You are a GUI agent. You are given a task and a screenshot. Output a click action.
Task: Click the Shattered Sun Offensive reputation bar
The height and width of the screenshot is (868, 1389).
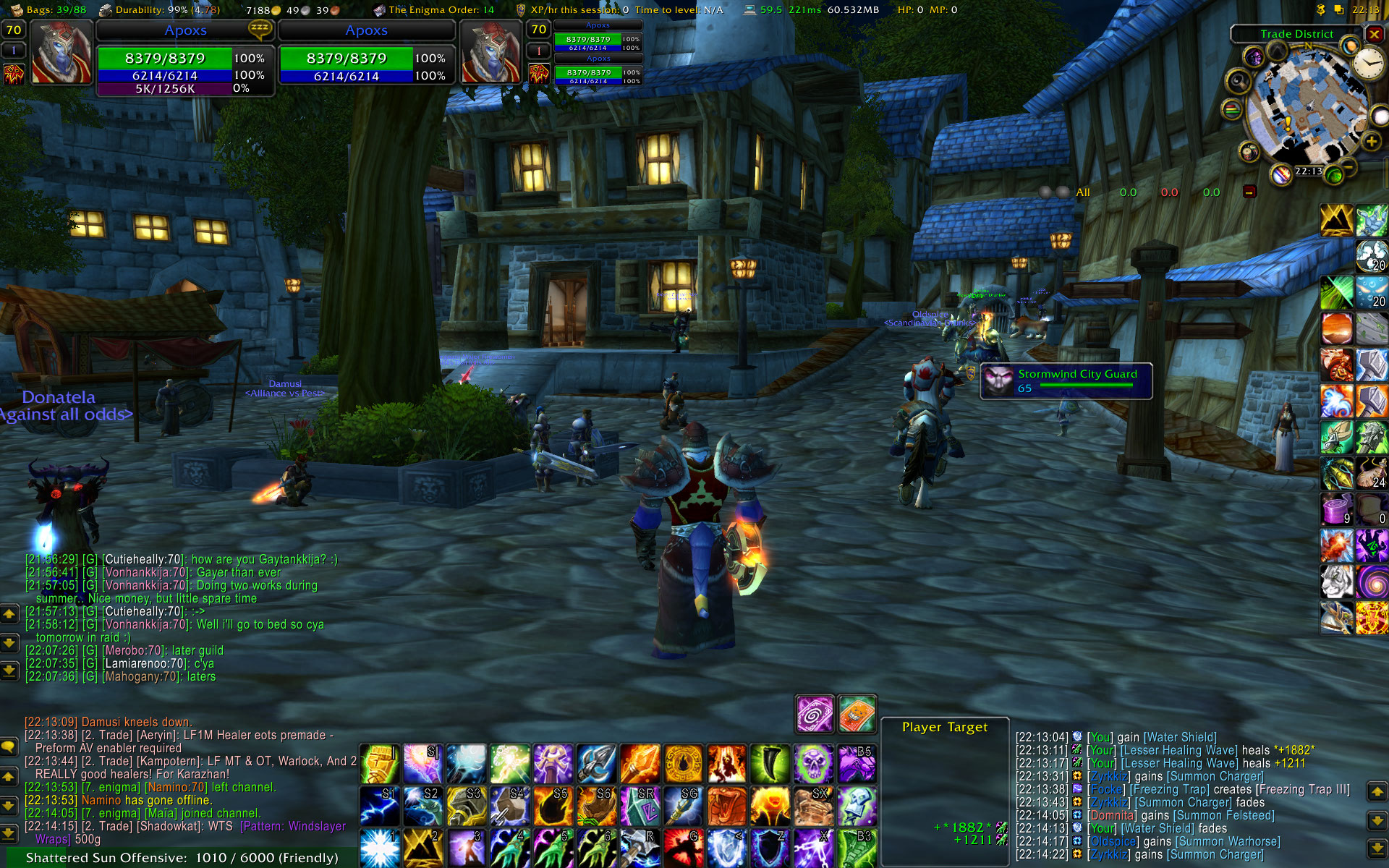181,858
